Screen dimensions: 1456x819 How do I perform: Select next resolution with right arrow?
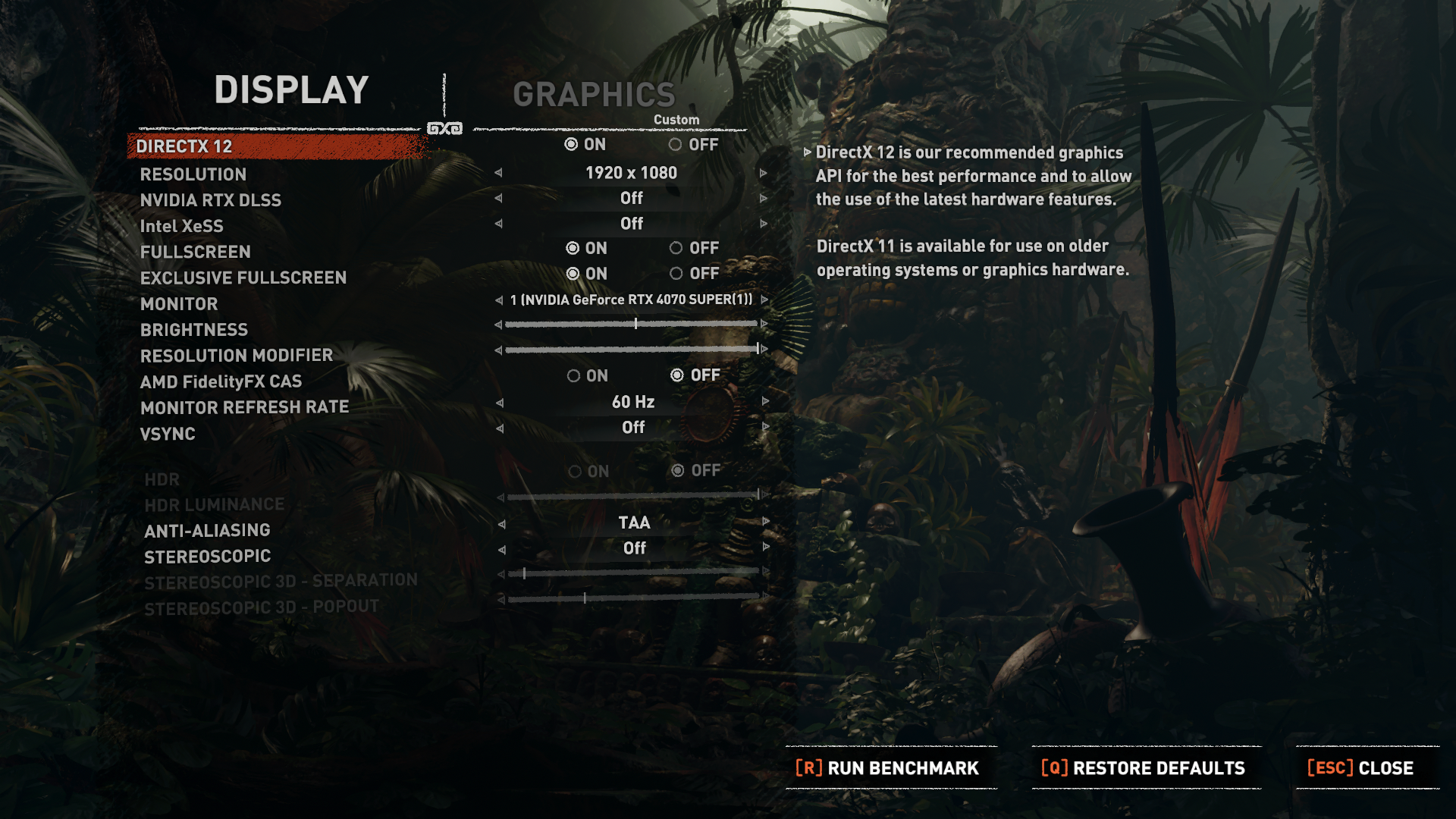click(764, 174)
